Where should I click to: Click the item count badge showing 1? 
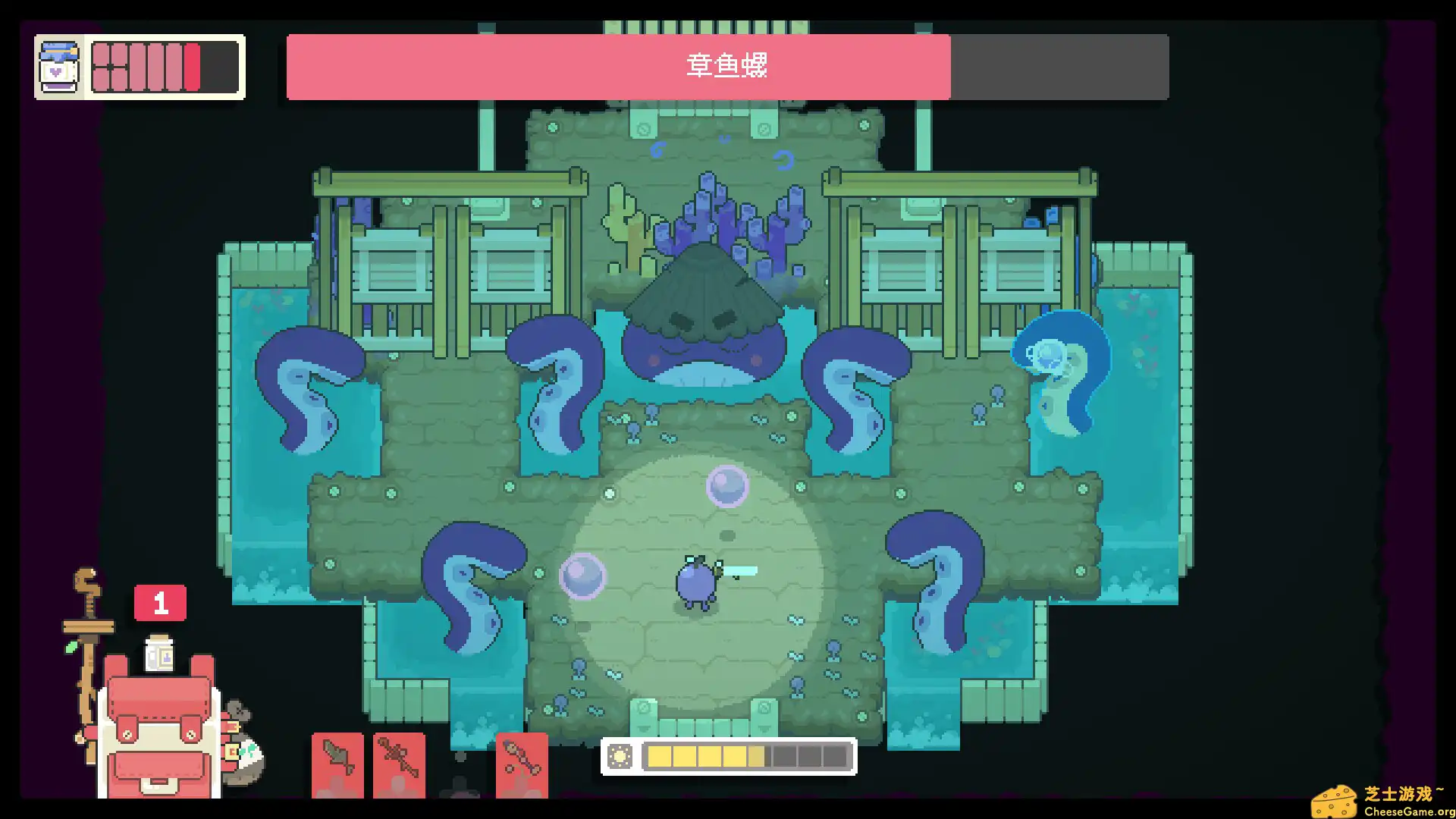pyautogui.click(x=160, y=601)
